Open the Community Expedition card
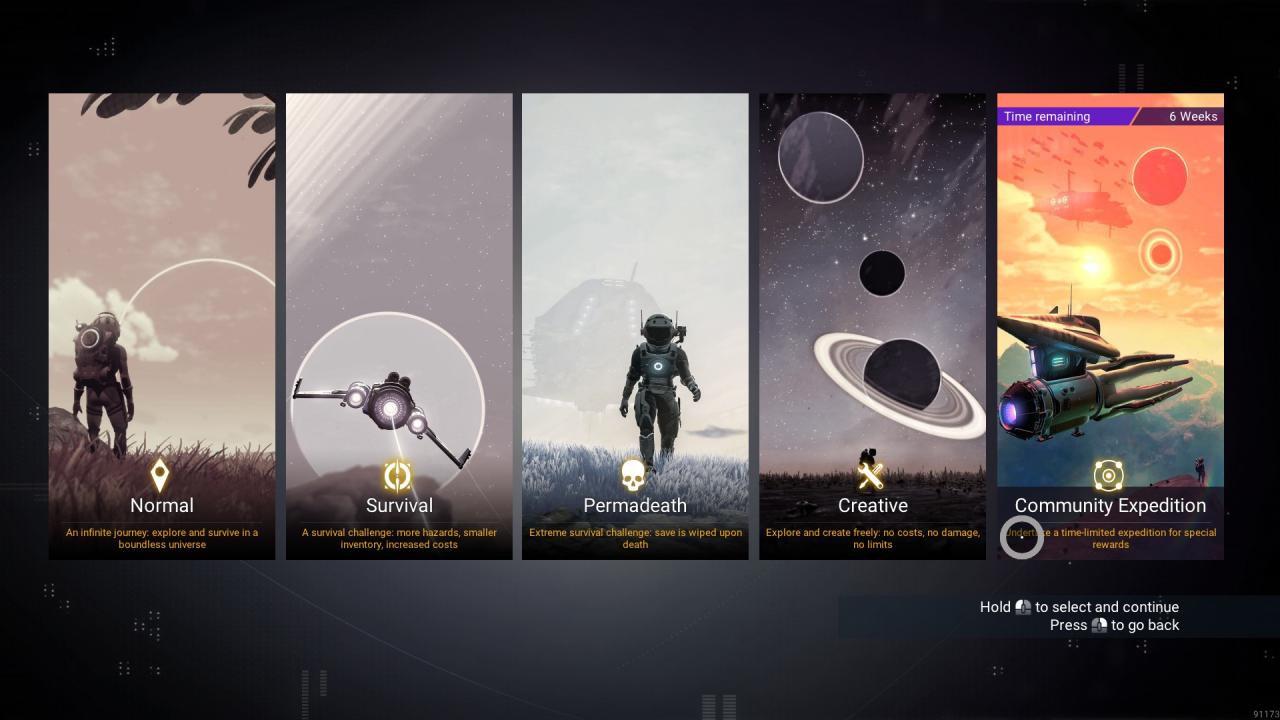Viewport: 1280px width, 720px height. (1110, 326)
